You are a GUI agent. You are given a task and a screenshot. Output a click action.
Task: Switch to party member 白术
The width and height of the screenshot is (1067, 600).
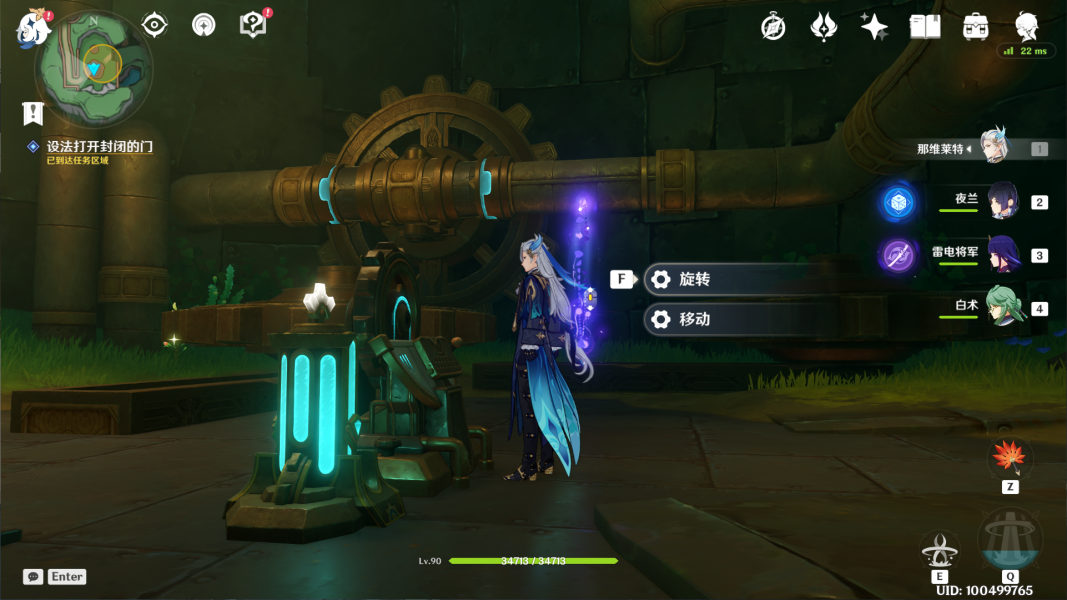pos(1002,307)
